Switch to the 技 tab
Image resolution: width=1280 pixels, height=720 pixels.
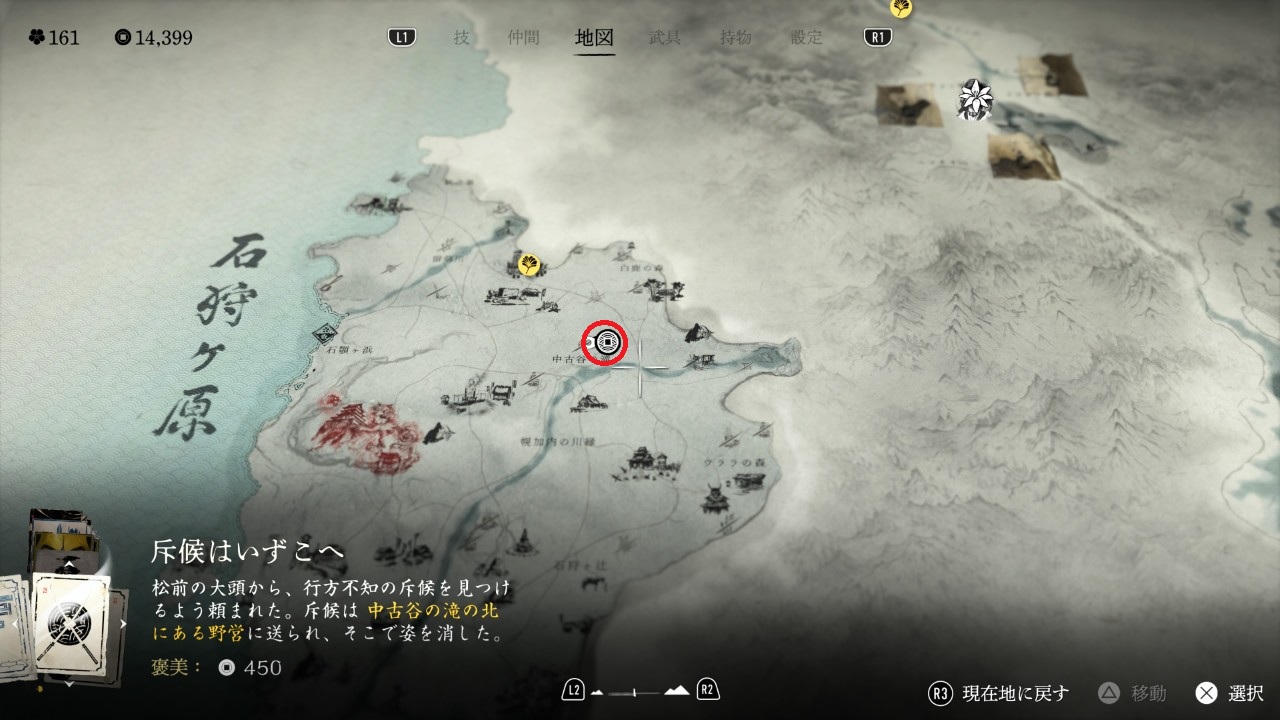[461, 38]
